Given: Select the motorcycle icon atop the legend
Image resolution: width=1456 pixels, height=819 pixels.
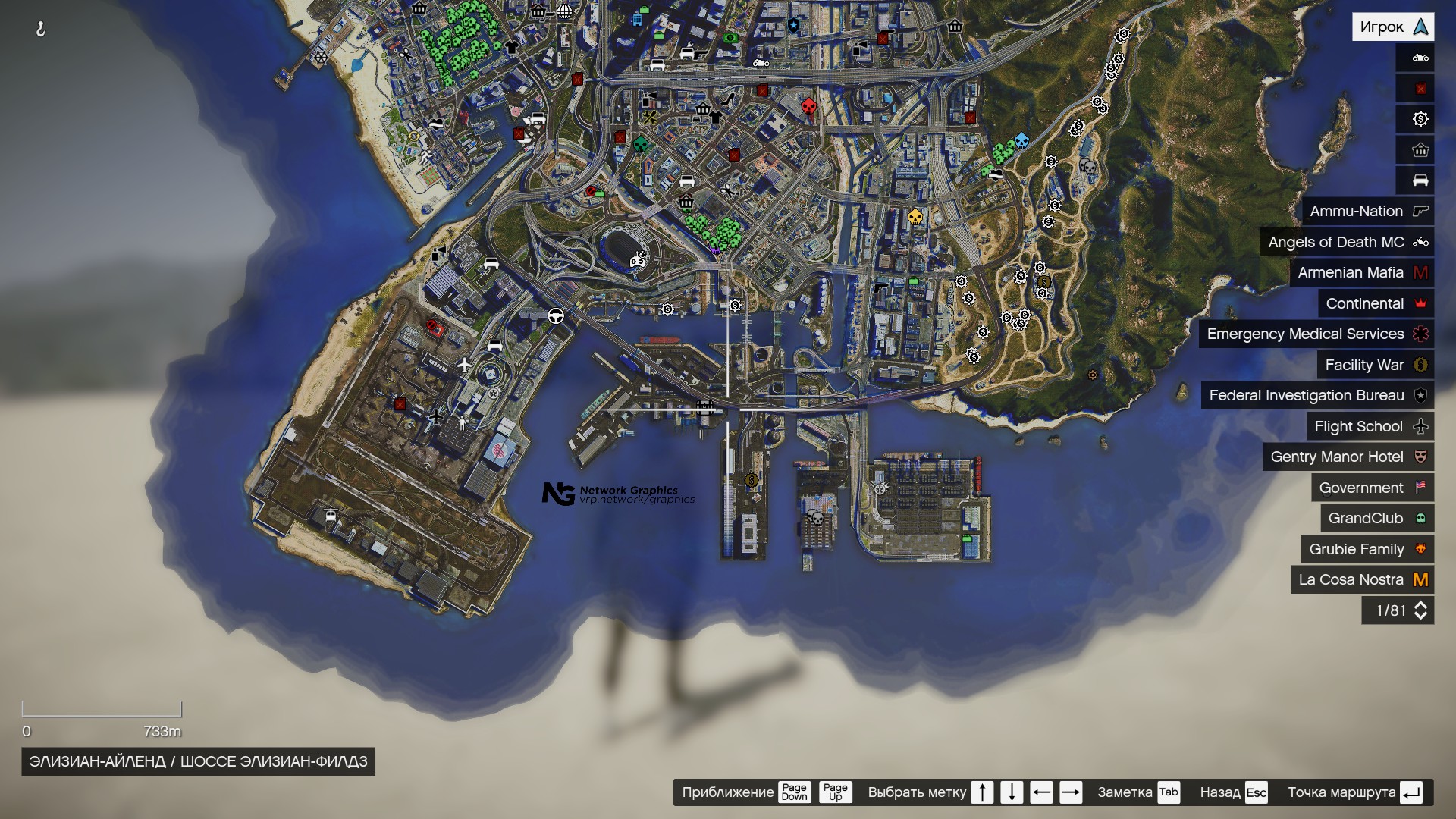Looking at the screenshot, I should tap(1420, 57).
